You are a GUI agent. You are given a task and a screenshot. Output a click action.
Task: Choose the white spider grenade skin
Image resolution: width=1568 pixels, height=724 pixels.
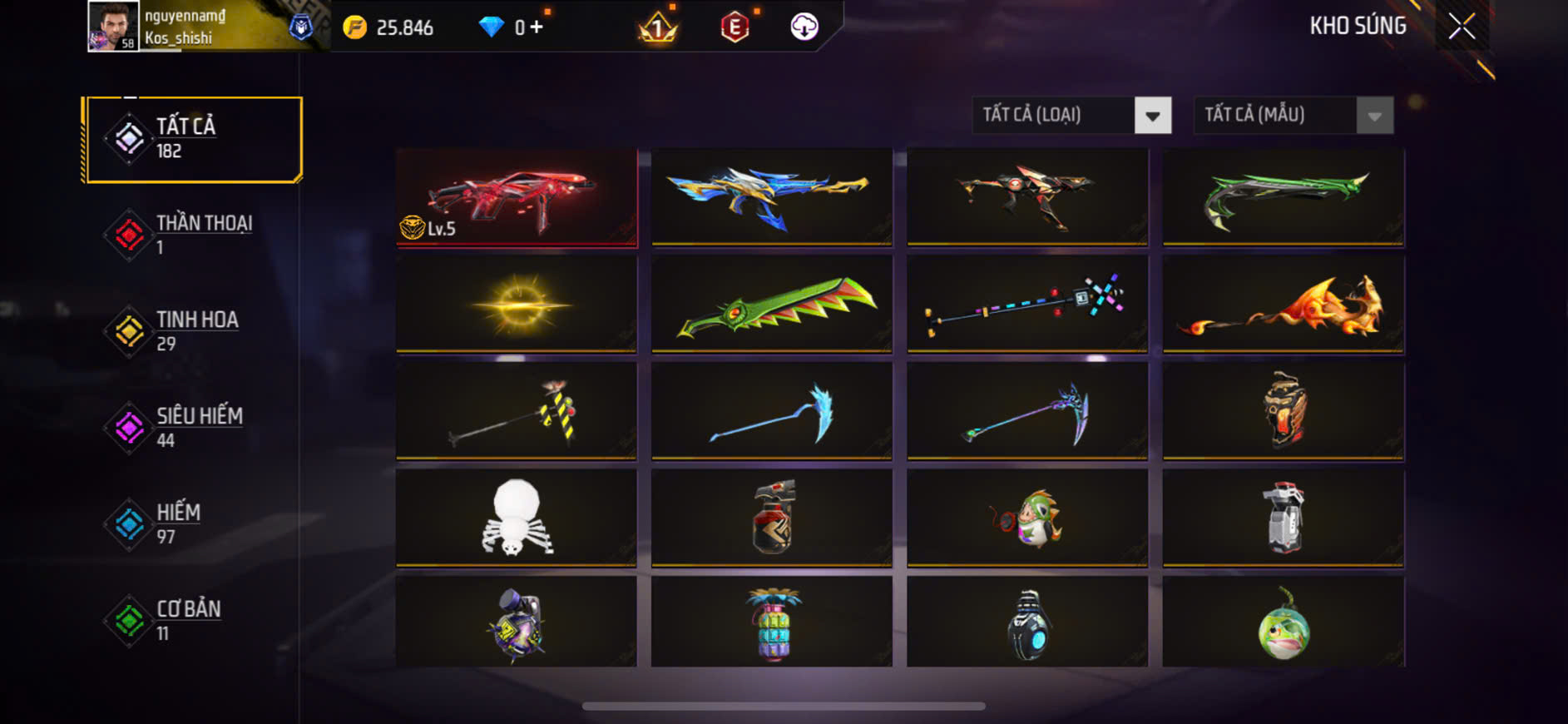[x=517, y=518]
